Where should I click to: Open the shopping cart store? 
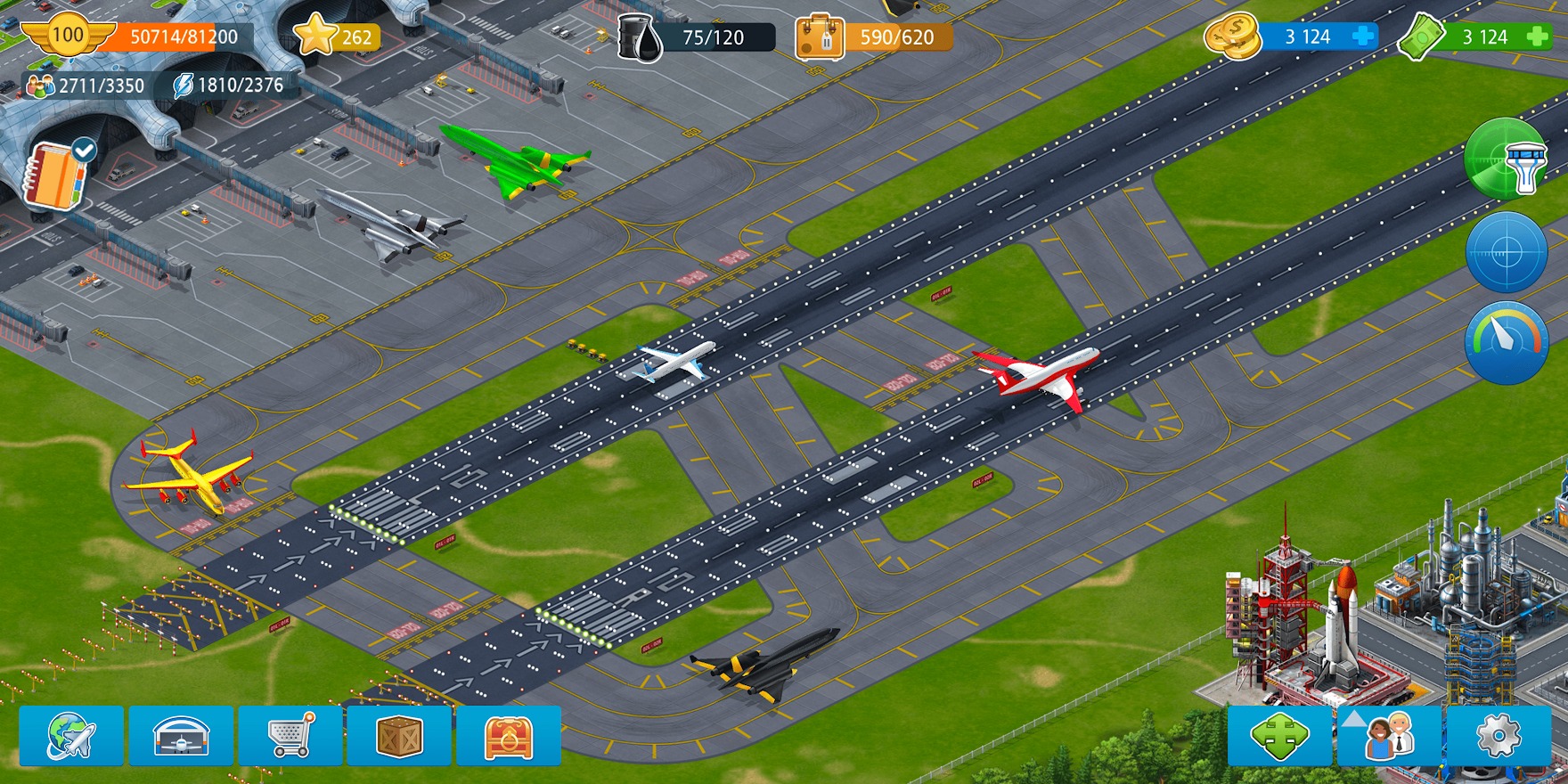point(290,736)
